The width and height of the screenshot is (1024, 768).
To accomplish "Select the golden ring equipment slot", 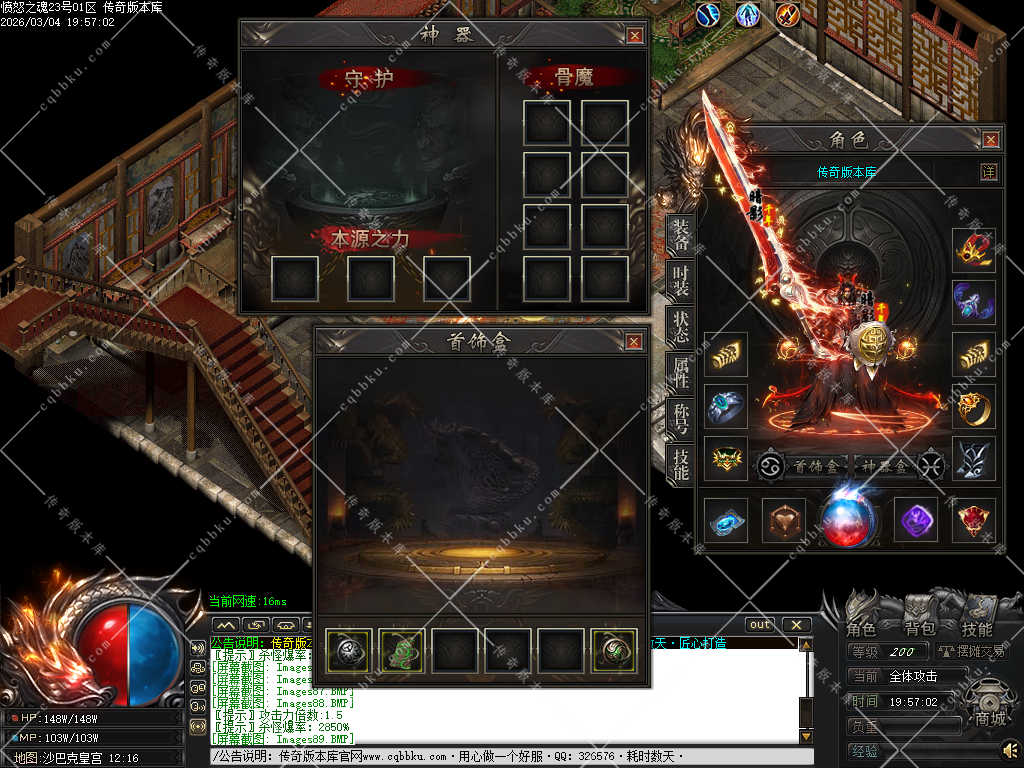I will point(973,406).
